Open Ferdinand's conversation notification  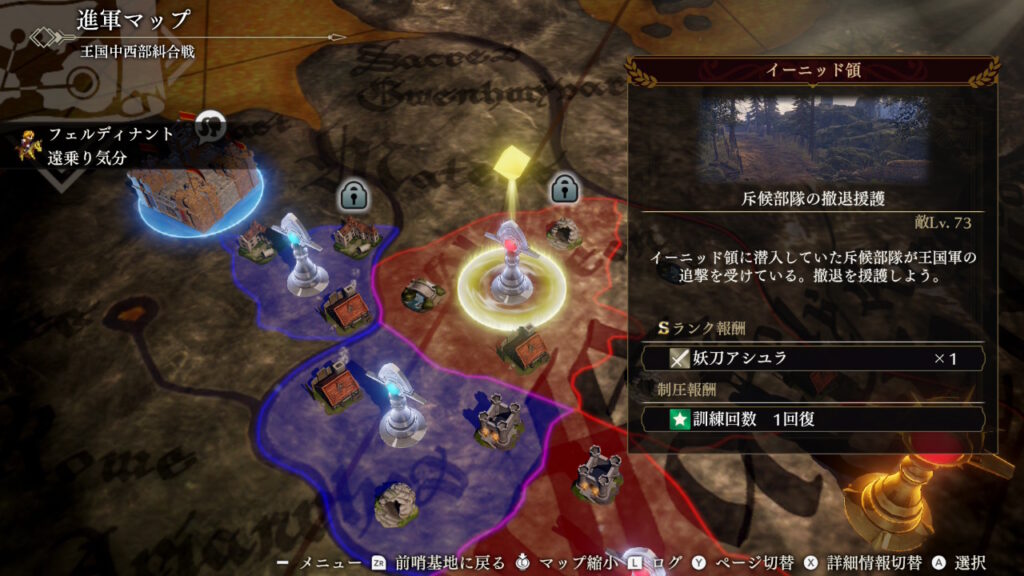(x=96, y=145)
